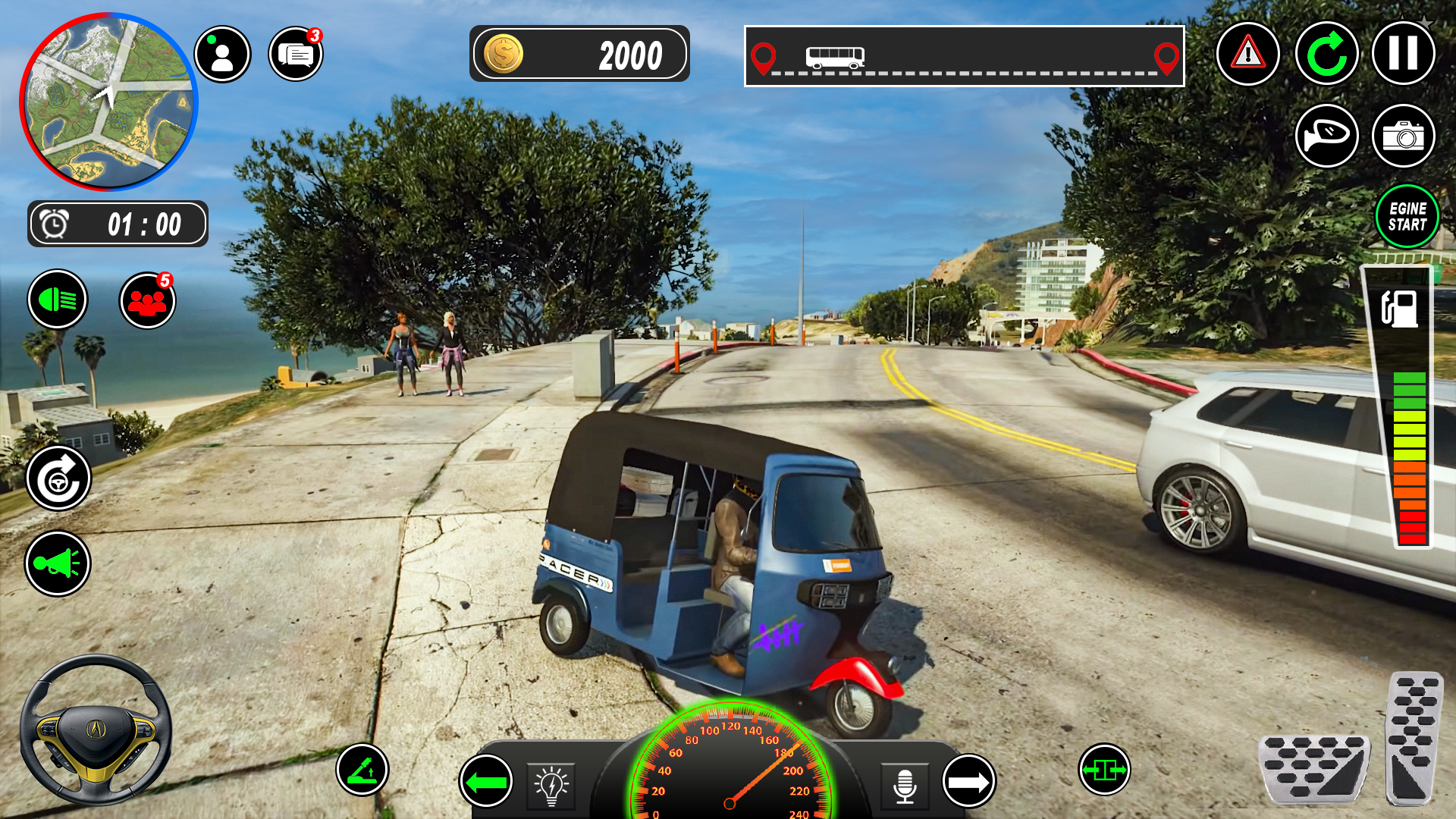Viewport: 1456px width, 819px height.
Task: Click the green restart arrow button
Action: click(x=1326, y=55)
